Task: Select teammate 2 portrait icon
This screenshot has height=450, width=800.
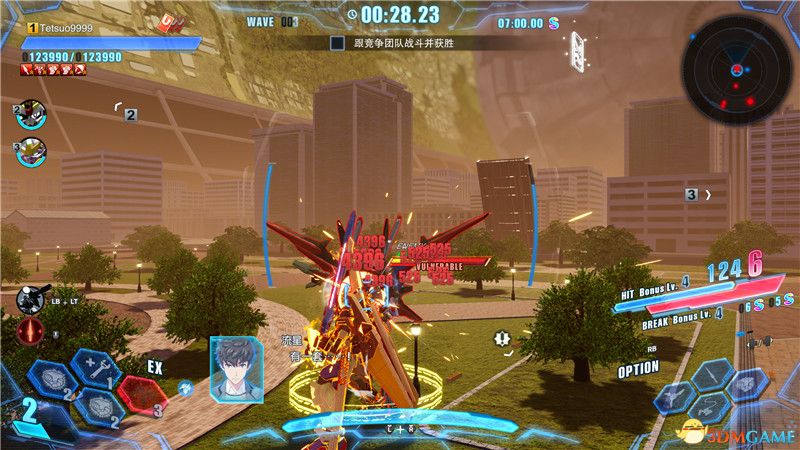Action: click(x=31, y=114)
